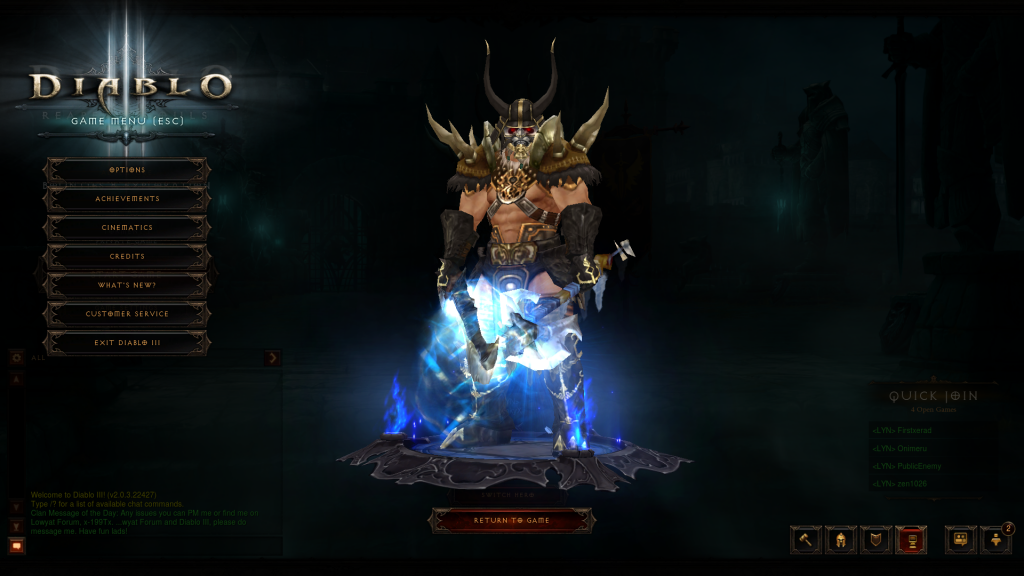Open the golden helmet profile icon
Image resolution: width=1024 pixels, height=576 pixels.
pyautogui.click(x=841, y=540)
